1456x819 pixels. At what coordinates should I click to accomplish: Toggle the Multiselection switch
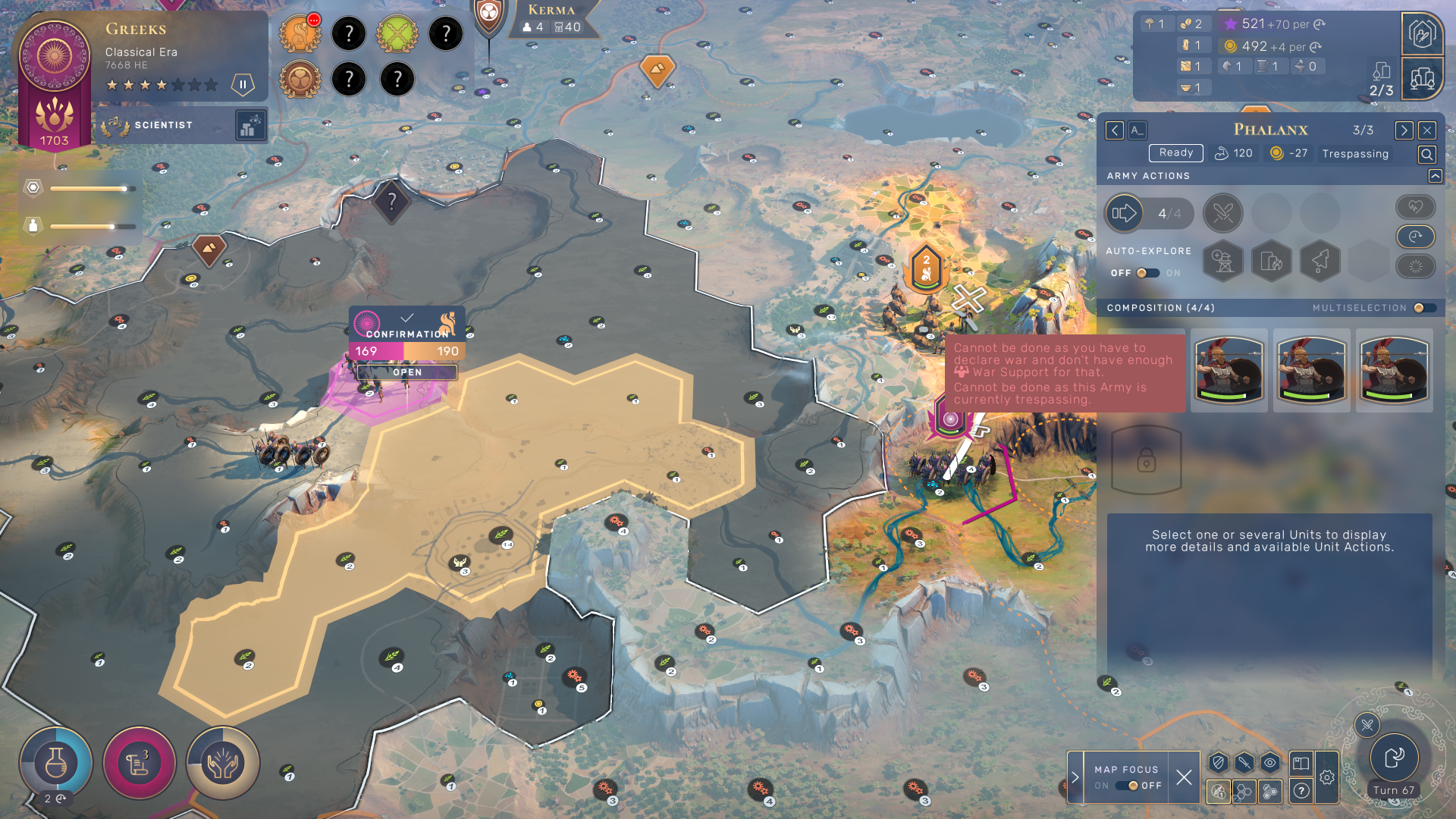click(1424, 308)
